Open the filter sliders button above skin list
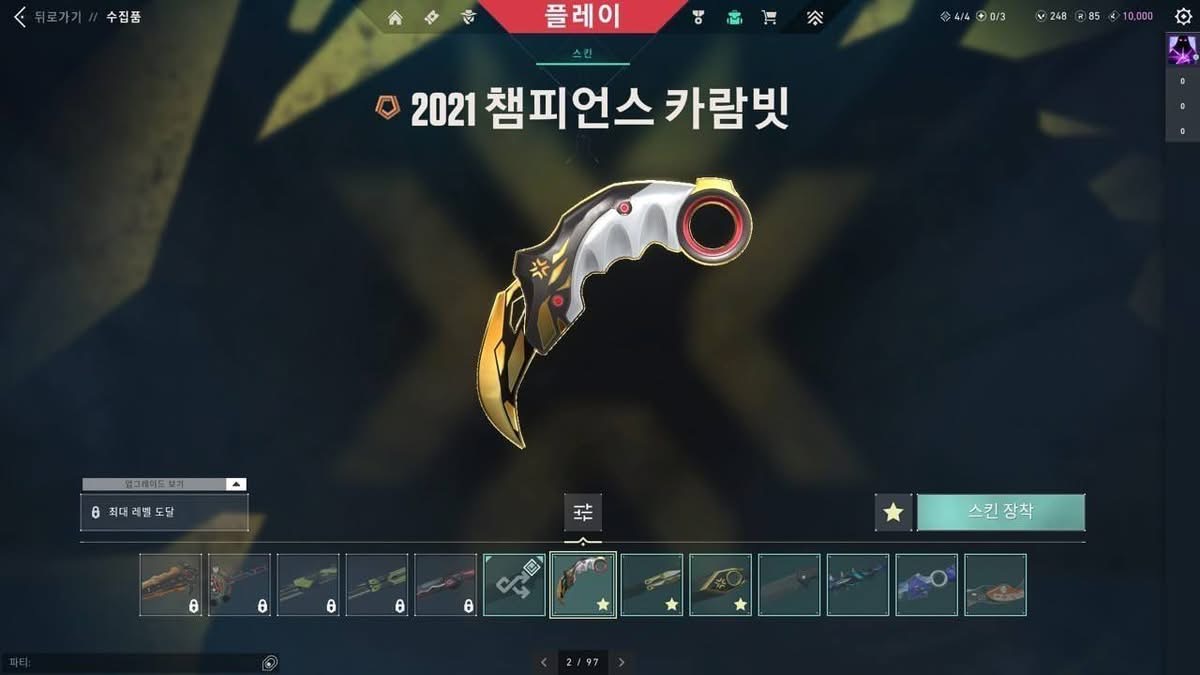This screenshot has height=675, width=1200. pyautogui.click(x=583, y=512)
